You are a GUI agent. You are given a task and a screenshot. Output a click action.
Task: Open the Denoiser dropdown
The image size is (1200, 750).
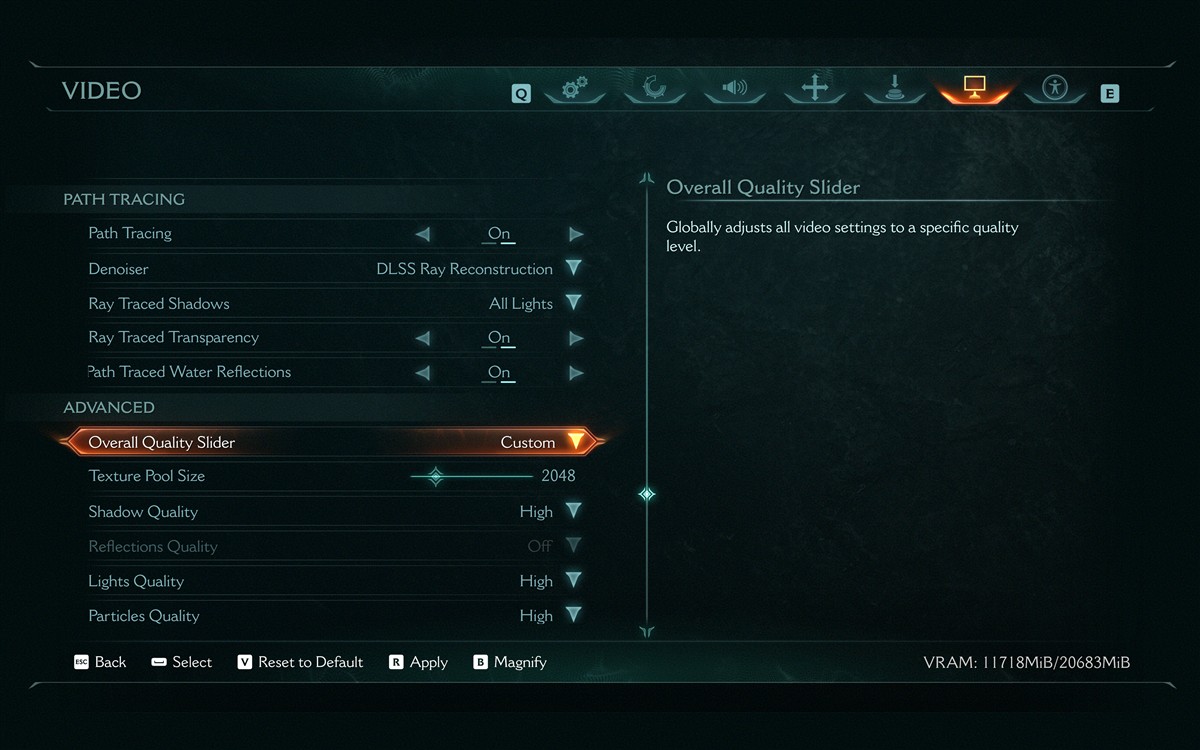[573, 268]
